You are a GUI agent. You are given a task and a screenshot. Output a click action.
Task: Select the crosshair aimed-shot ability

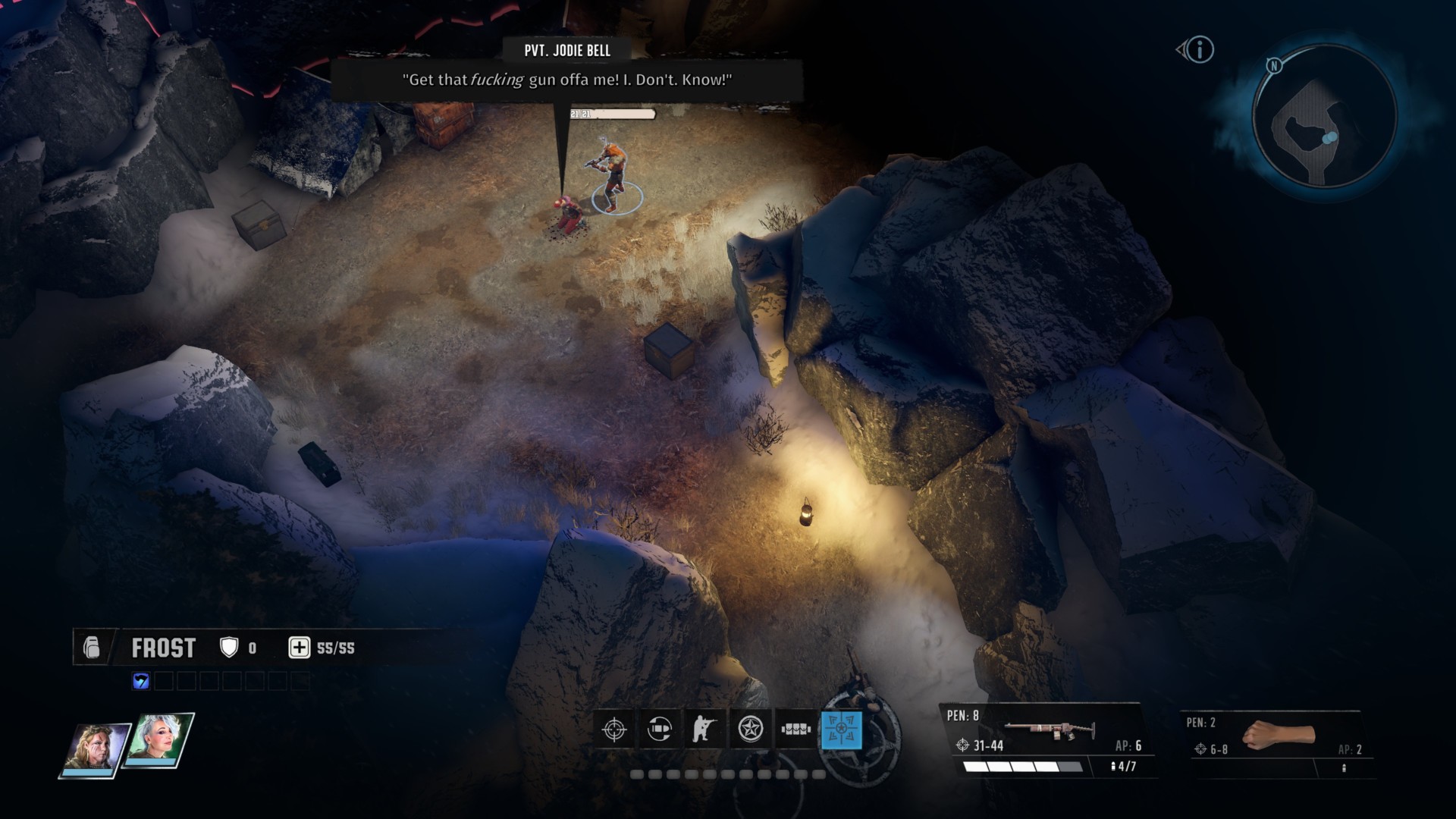pyautogui.click(x=614, y=730)
